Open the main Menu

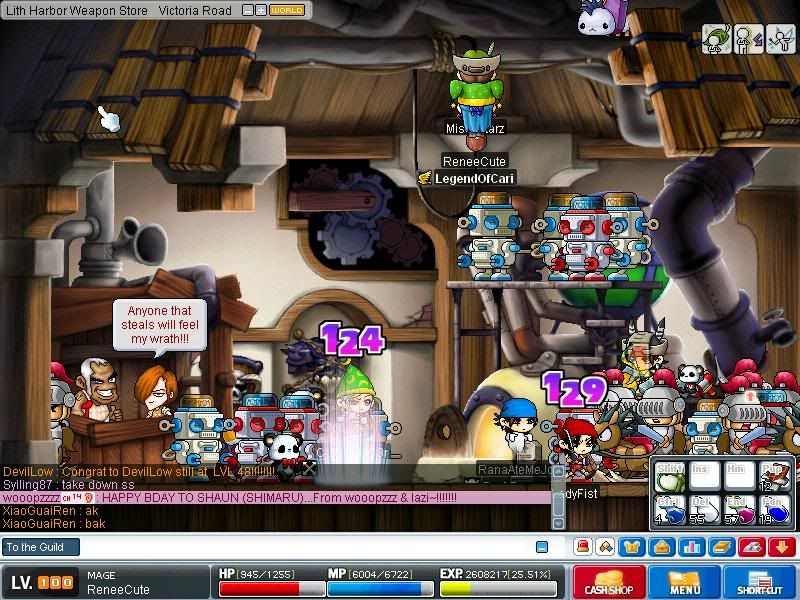pos(684,583)
